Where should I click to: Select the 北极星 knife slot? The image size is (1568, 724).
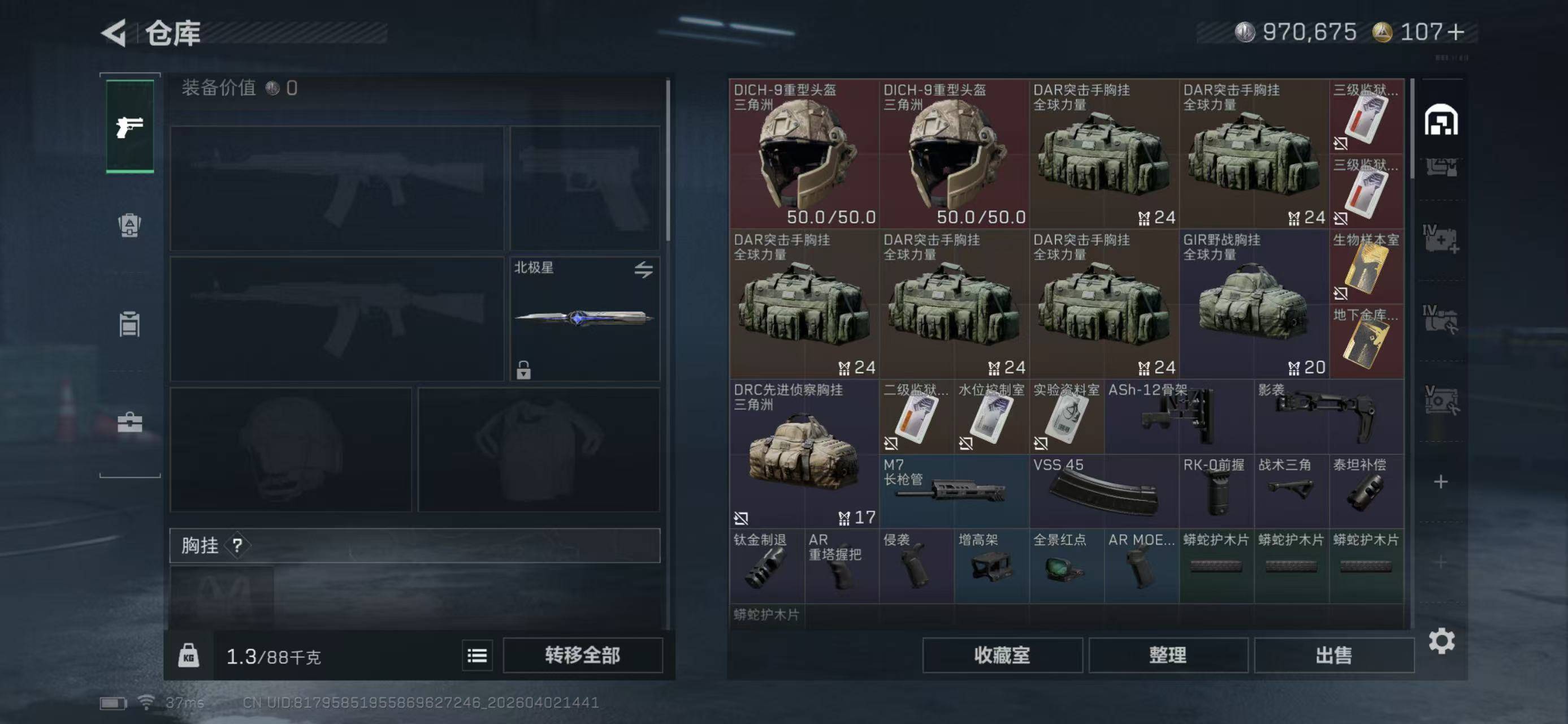pyautogui.click(x=584, y=318)
